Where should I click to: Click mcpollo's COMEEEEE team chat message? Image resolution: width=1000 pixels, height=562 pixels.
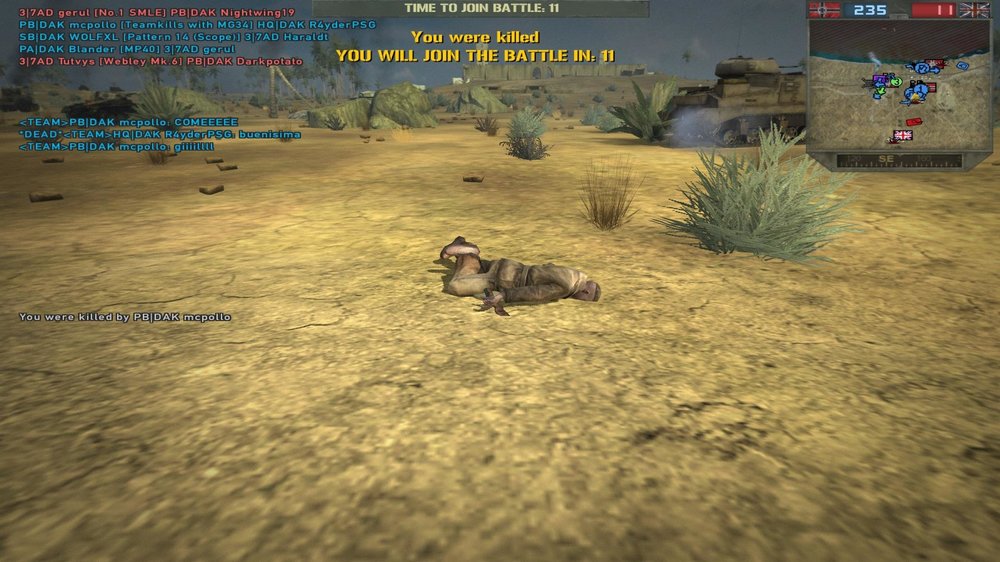(x=119, y=122)
